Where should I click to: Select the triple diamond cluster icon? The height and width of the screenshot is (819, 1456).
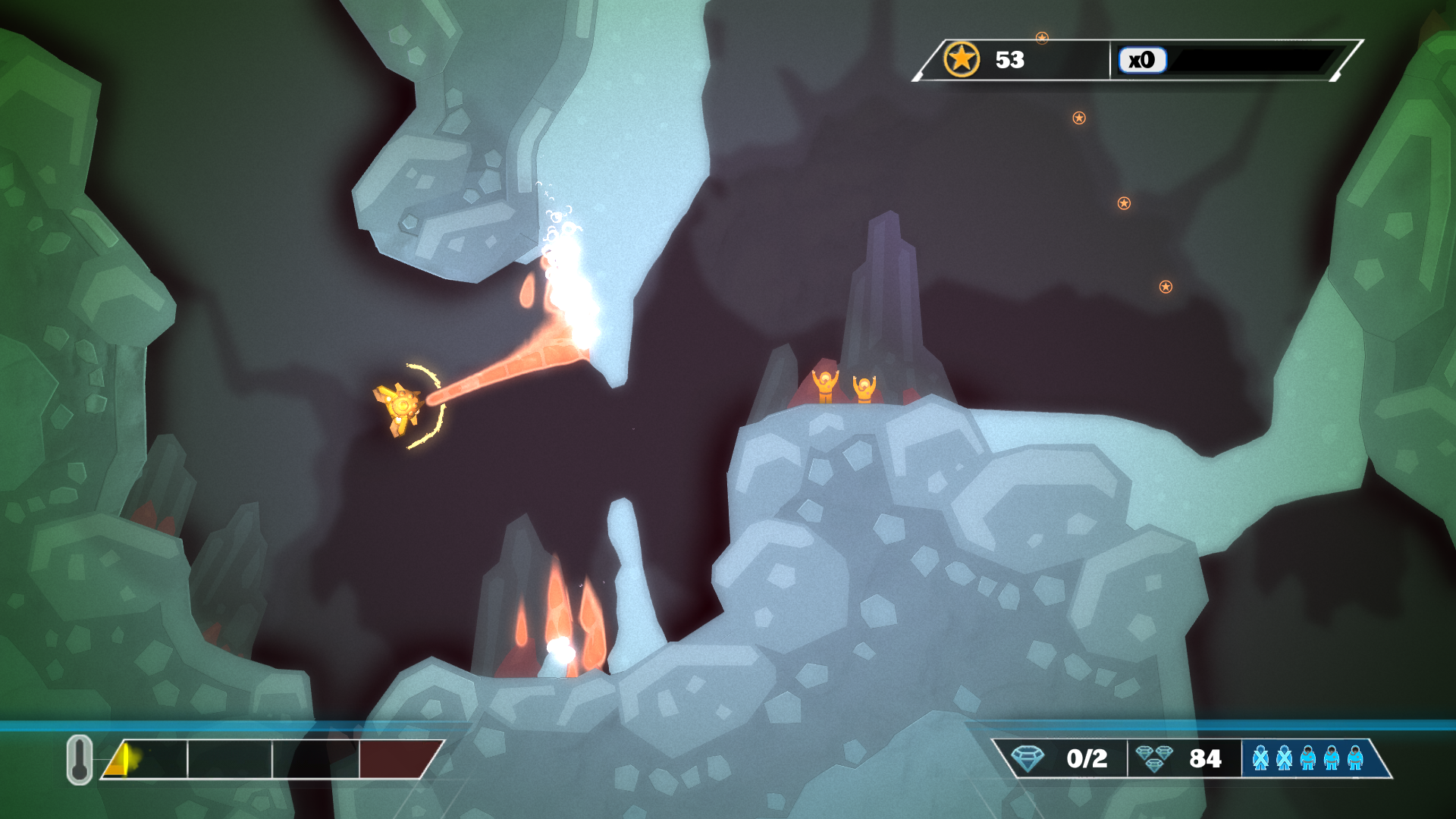[1154, 758]
